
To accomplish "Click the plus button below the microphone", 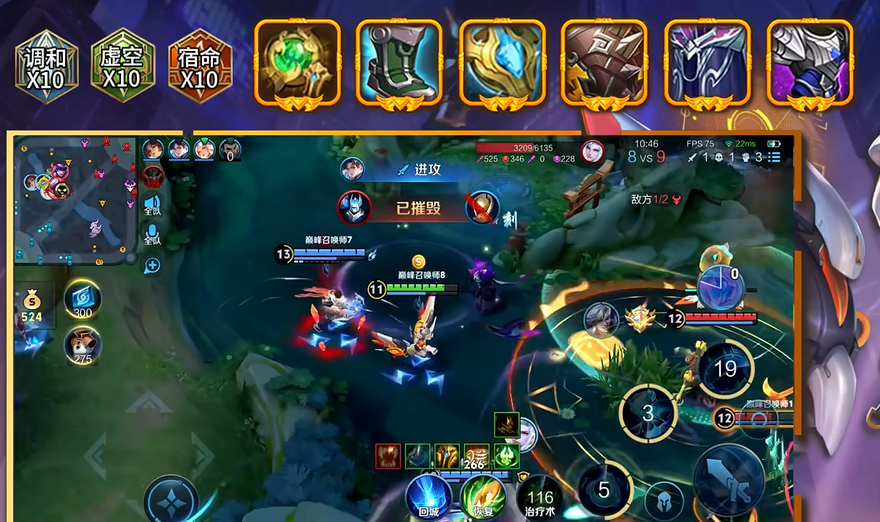I will (x=152, y=266).
